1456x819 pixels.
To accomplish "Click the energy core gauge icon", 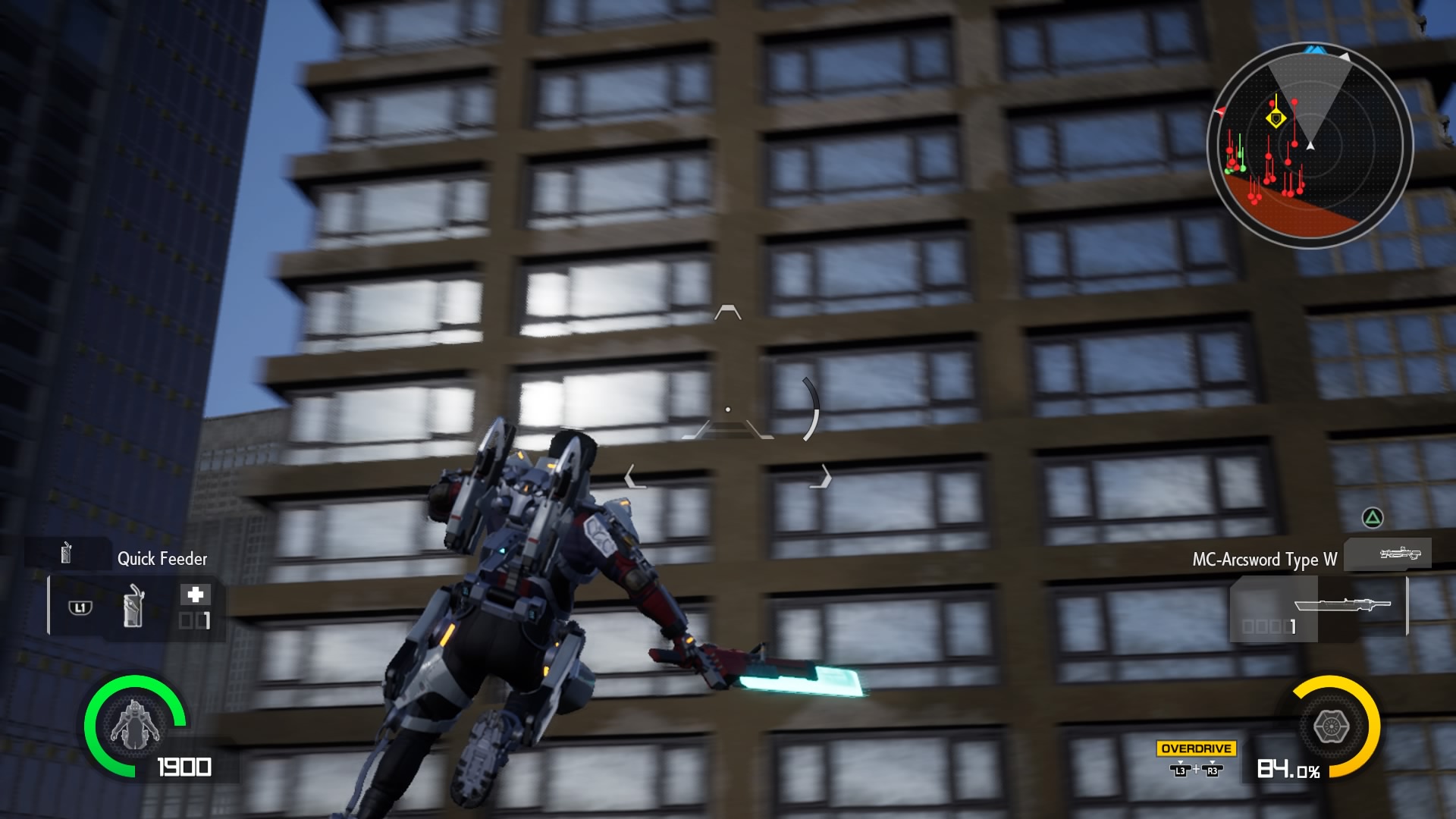I will click(1331, 726).
